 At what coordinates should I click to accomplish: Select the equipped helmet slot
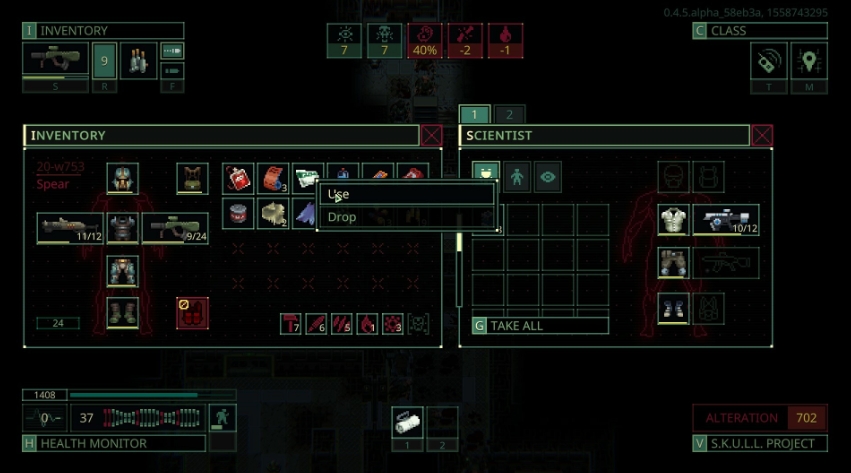[x=122, y=178]
